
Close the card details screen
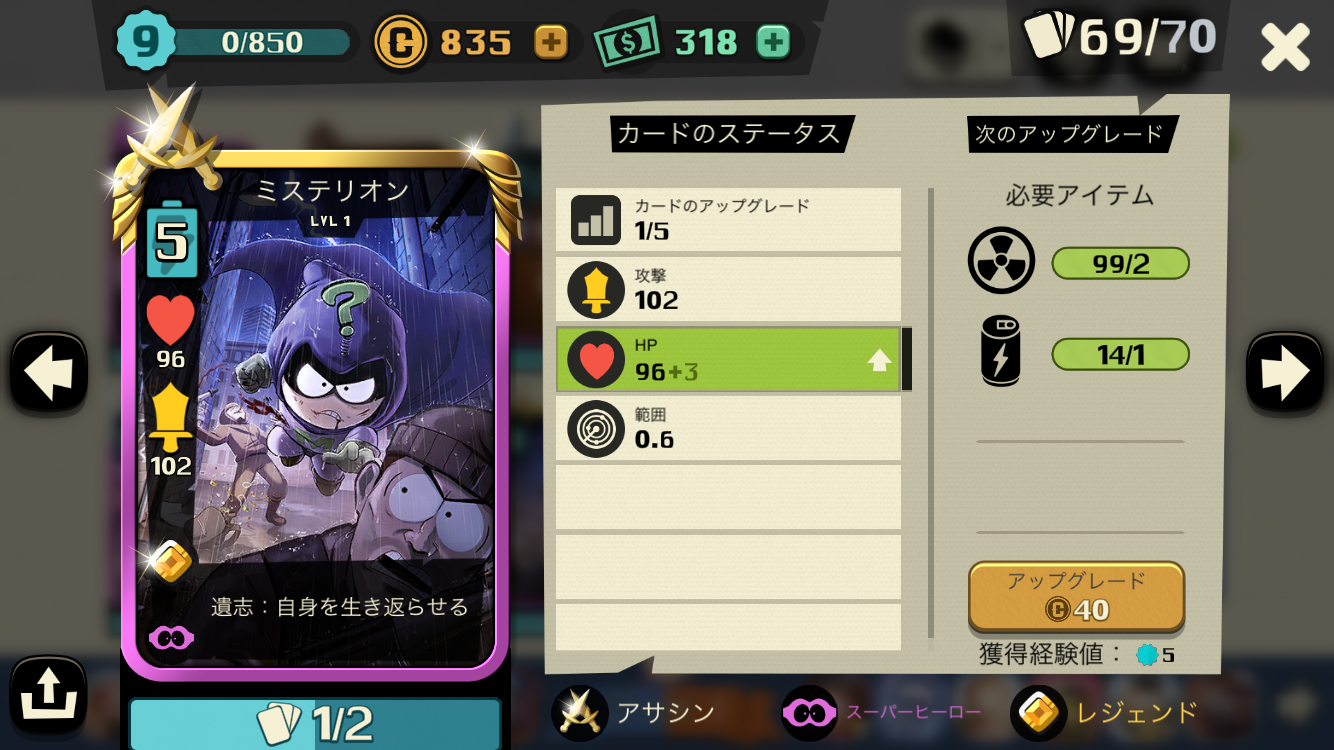[1284, 46]
